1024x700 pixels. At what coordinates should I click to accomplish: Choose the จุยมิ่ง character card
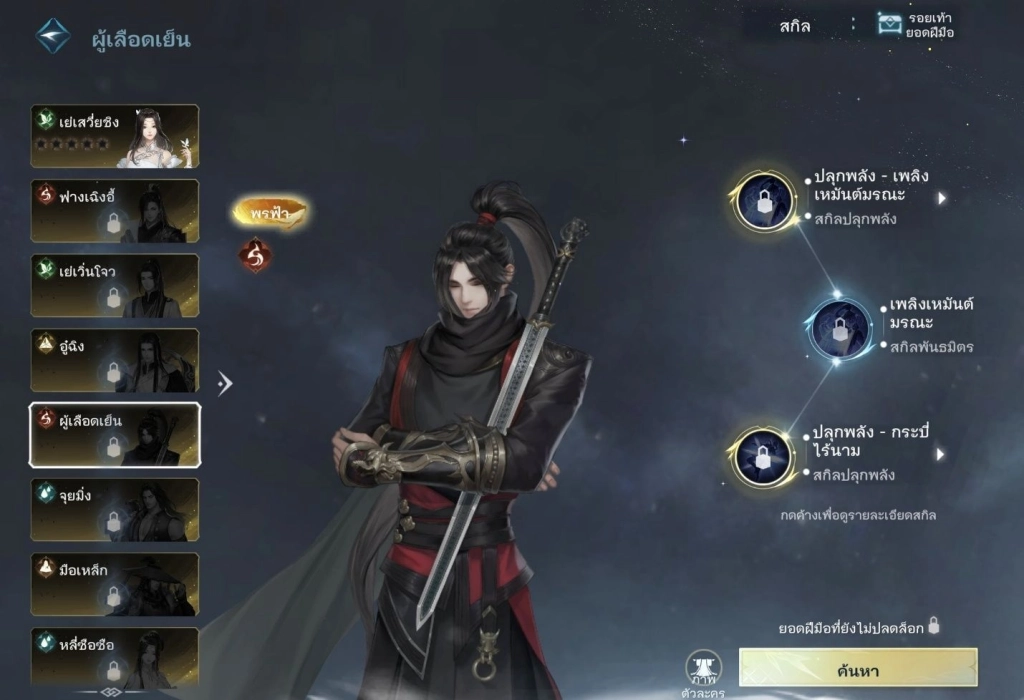point(114,510)
